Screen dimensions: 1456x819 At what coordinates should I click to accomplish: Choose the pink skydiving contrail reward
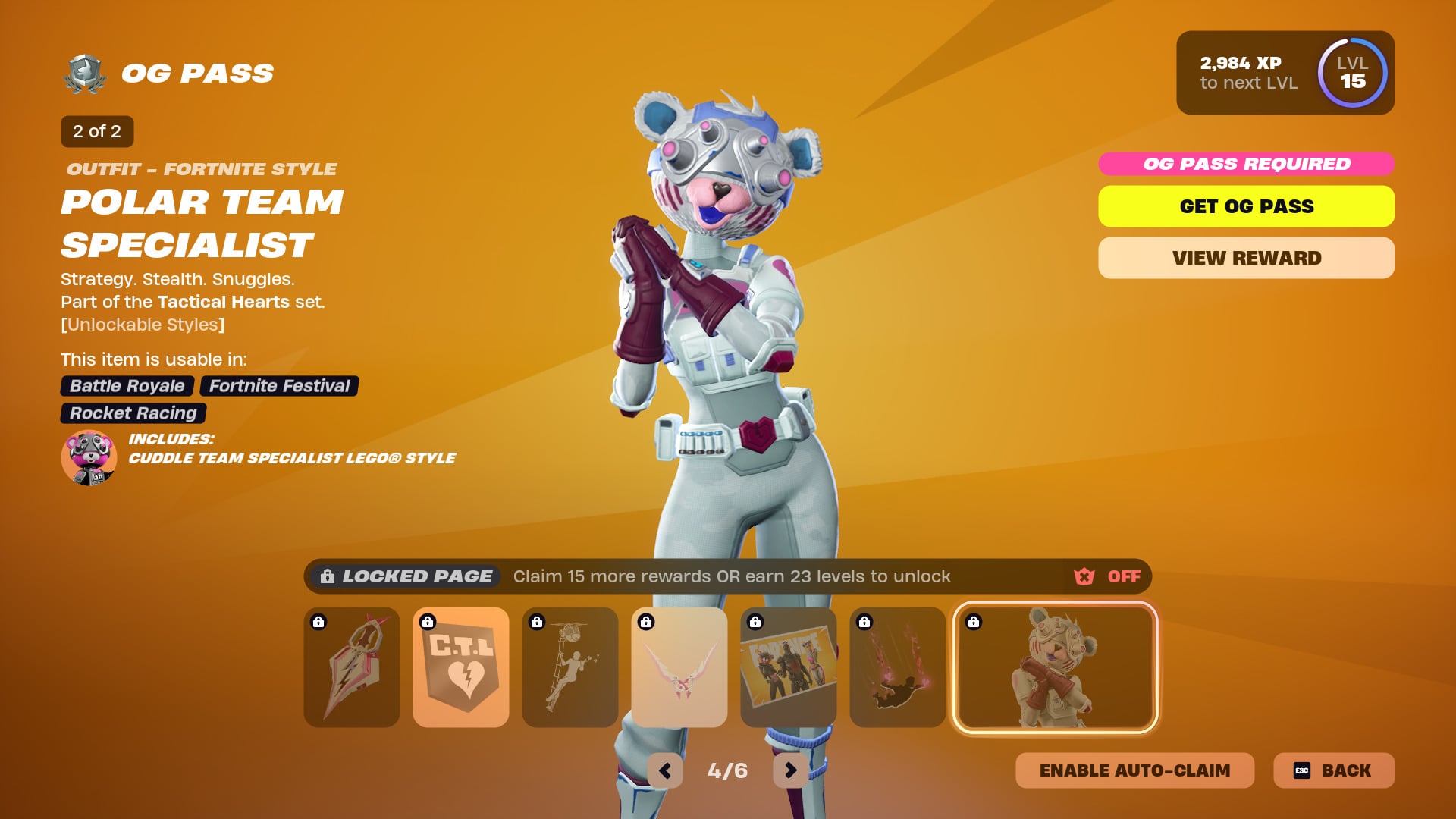[898, 667]
